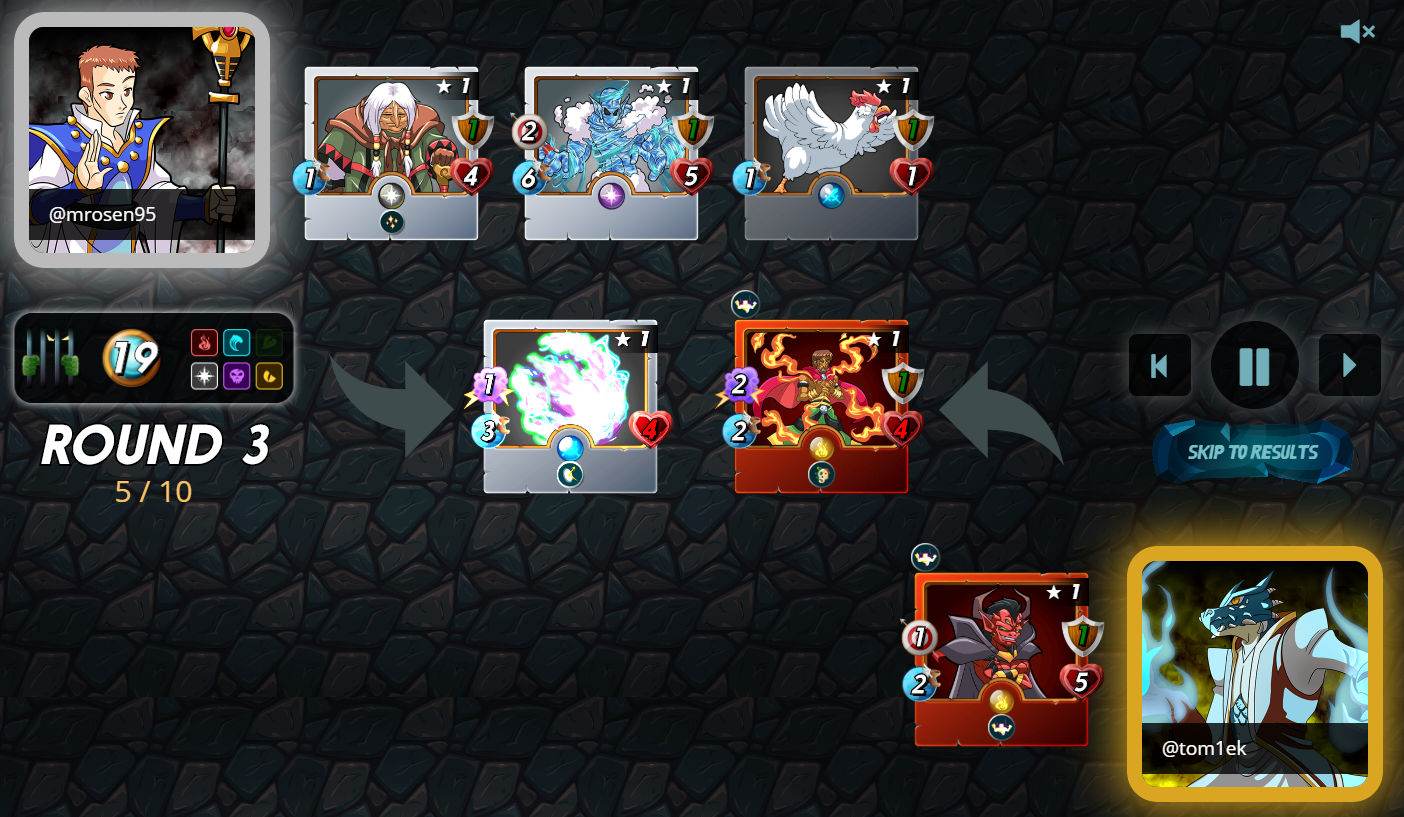Image resolution: width=1404 pixels, height=817 pixels.
Task: Click the Skip to Results button
Action: point(1252,452)
